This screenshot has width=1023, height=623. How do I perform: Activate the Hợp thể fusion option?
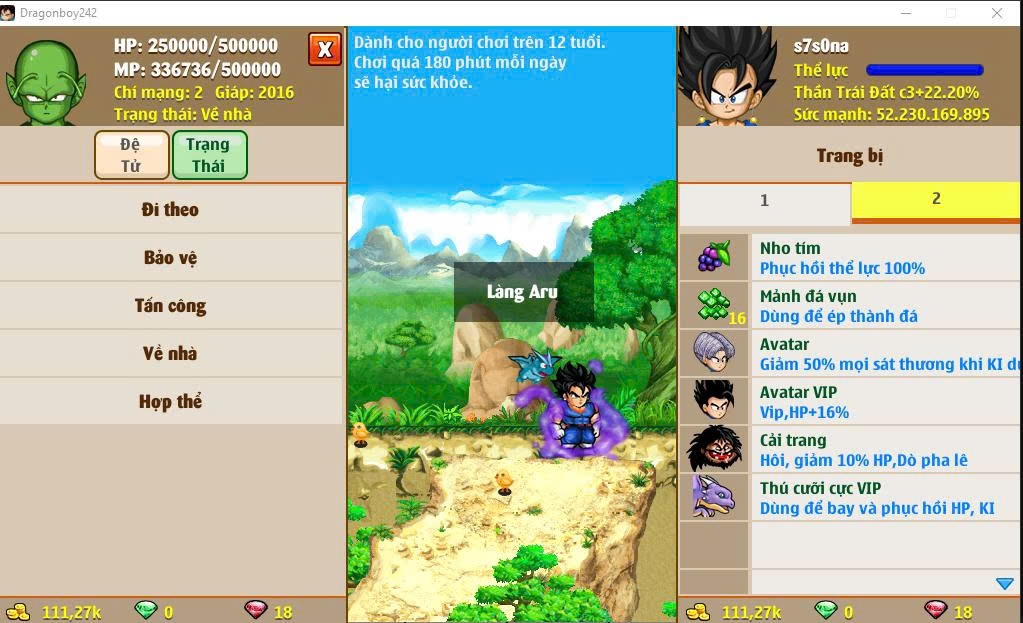pyautogui.click(x=171, y=402)
